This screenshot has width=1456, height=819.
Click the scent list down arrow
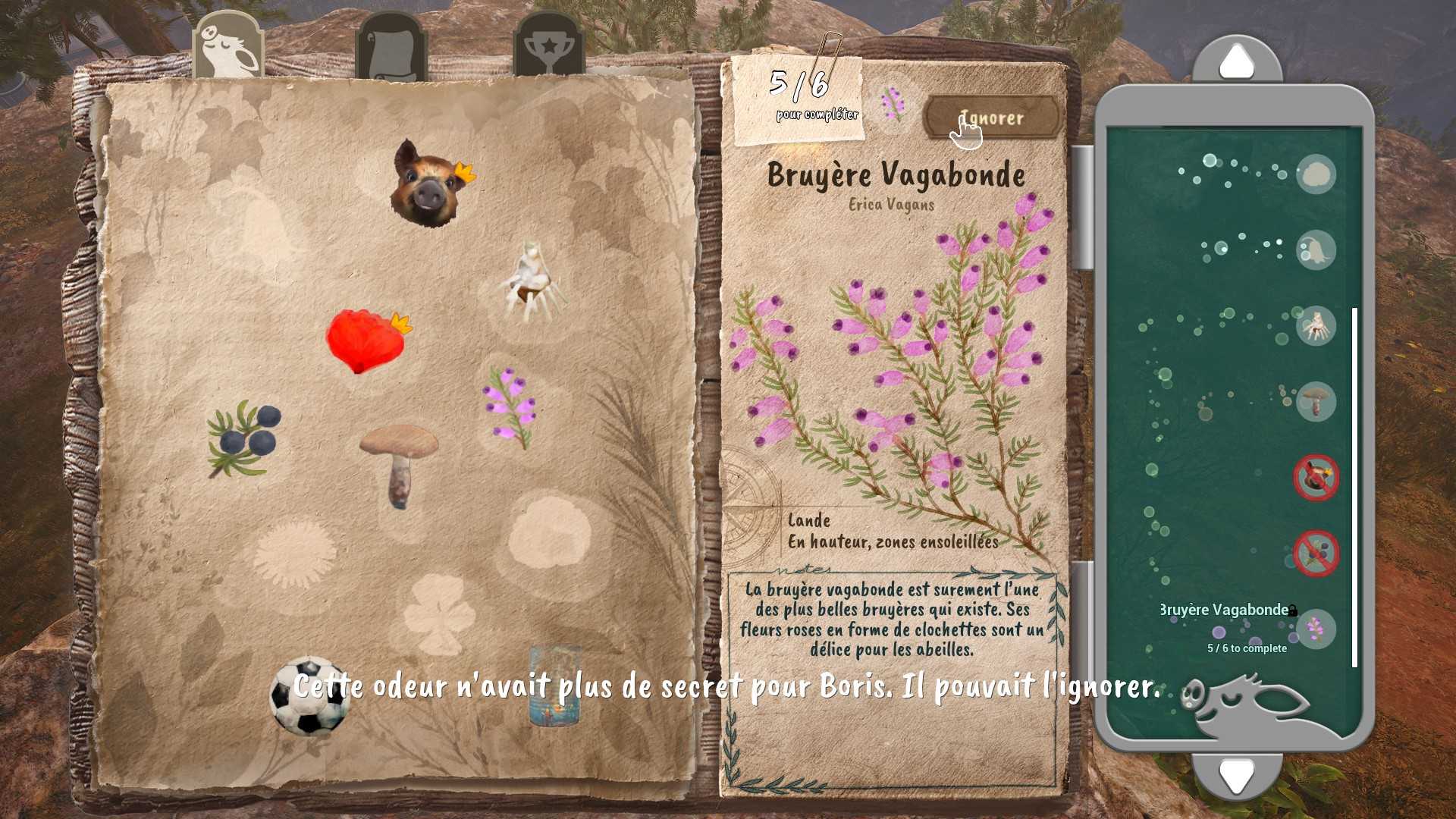[x=1237, y=774]
